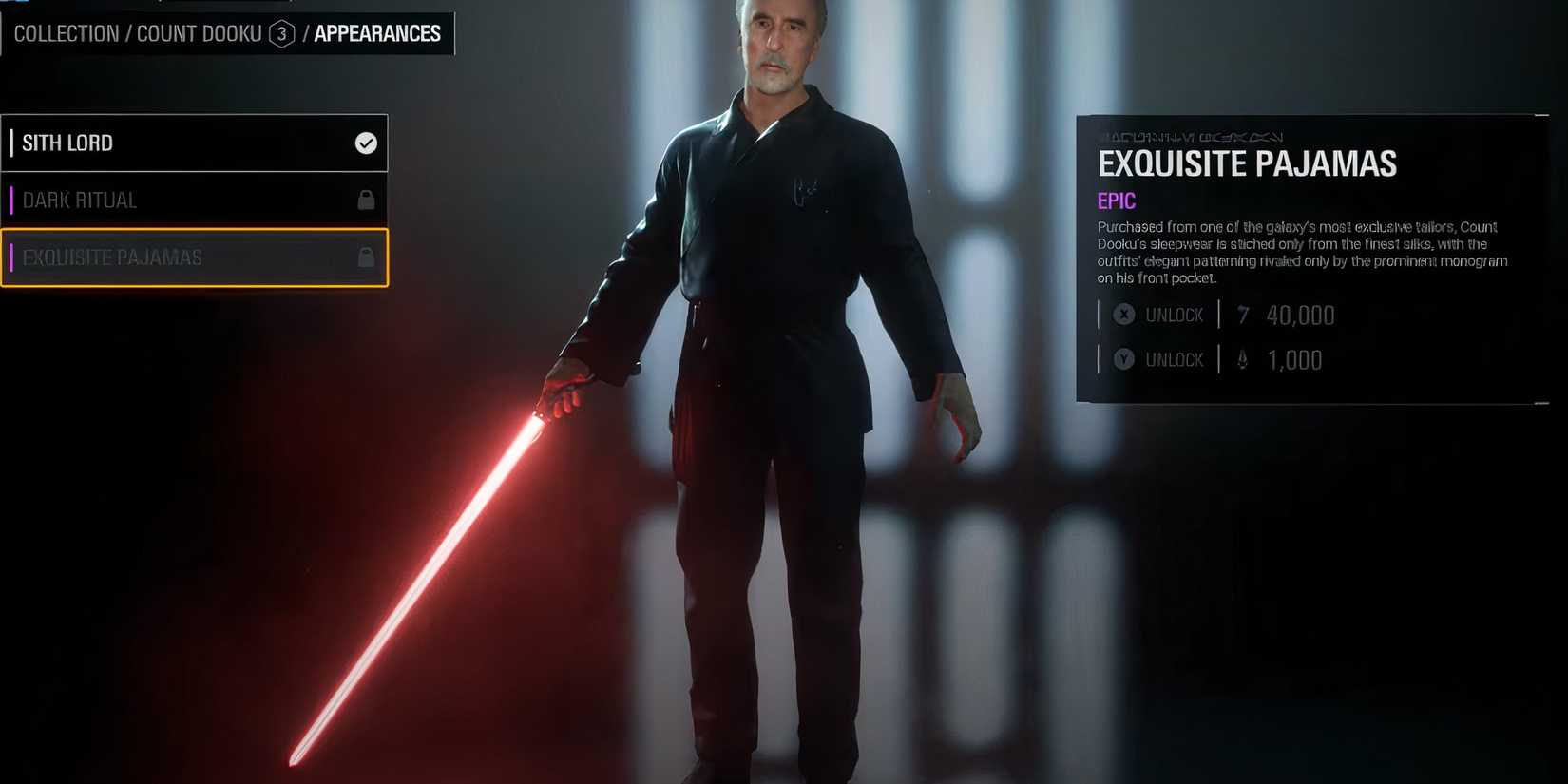
Task: Click the Count Dooku breadcrumb entry
Action: (200, 33)
